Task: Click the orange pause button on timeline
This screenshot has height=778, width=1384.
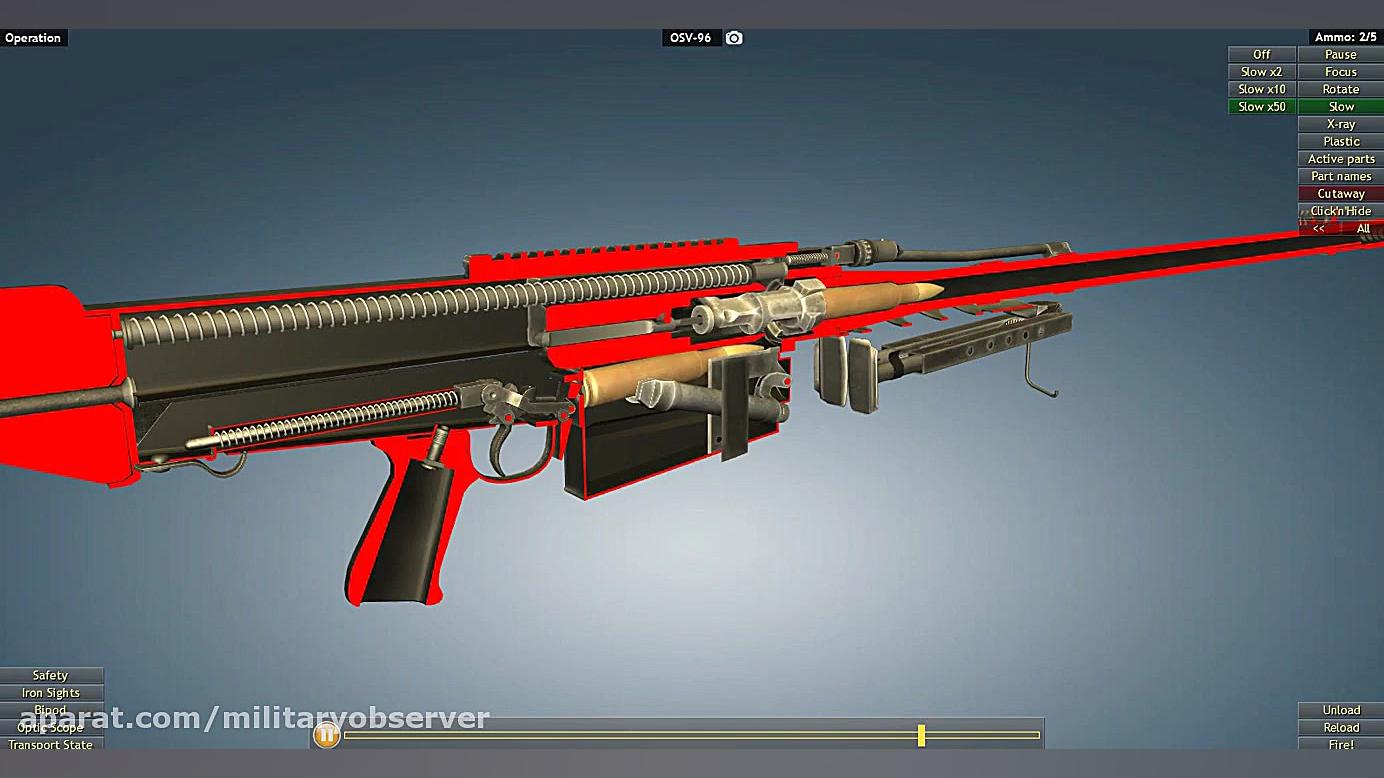Action: point(326,735)
